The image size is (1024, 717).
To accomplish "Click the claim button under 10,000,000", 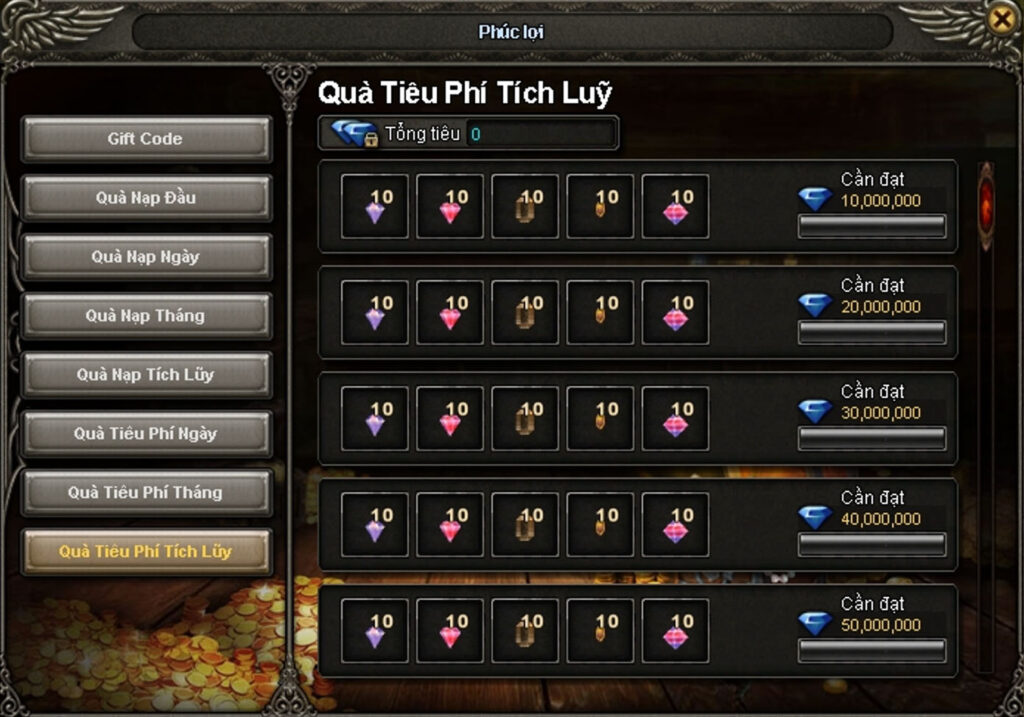I will click(871, 227).
